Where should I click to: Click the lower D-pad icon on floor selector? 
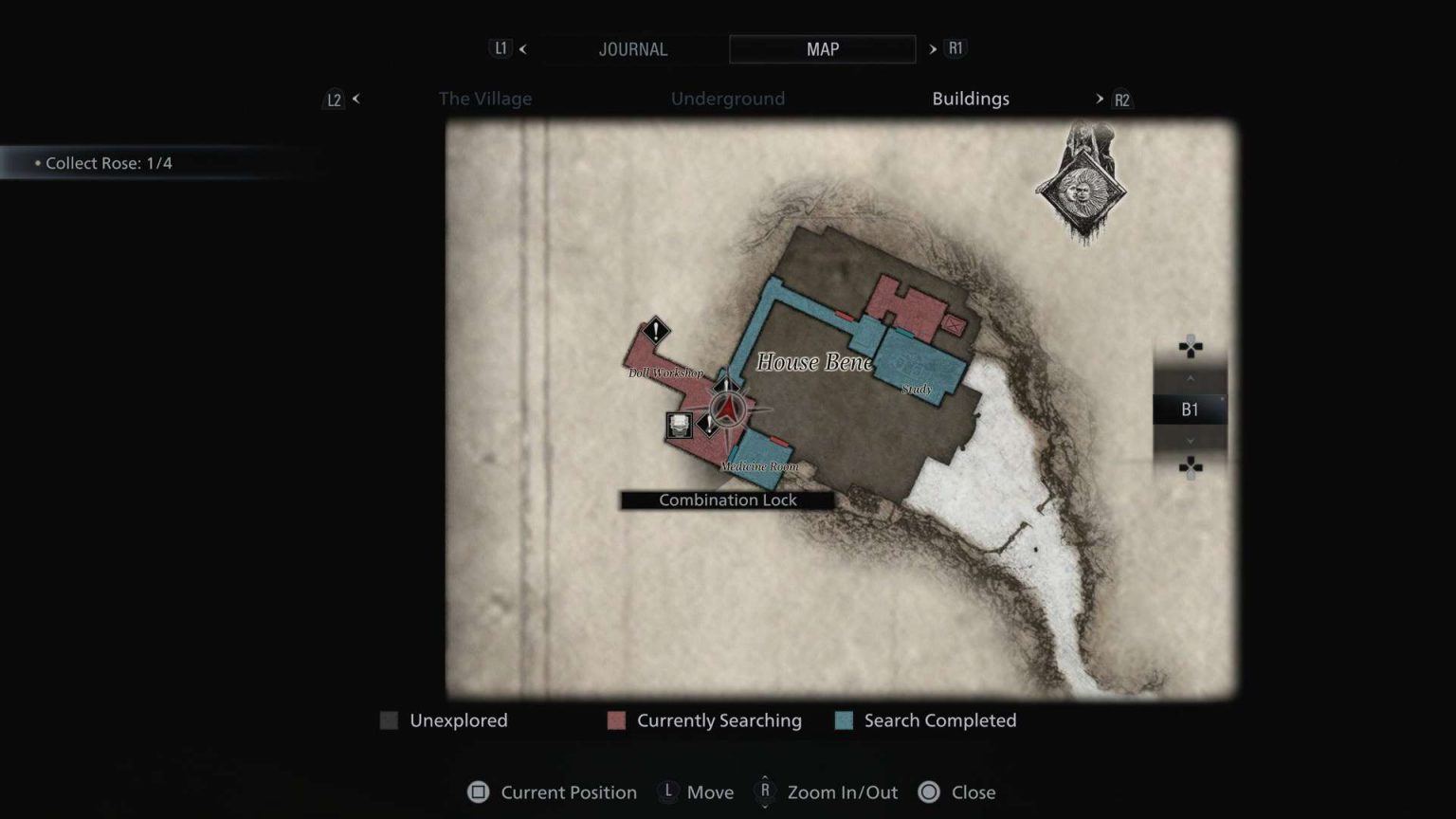tap(1190, 466)
